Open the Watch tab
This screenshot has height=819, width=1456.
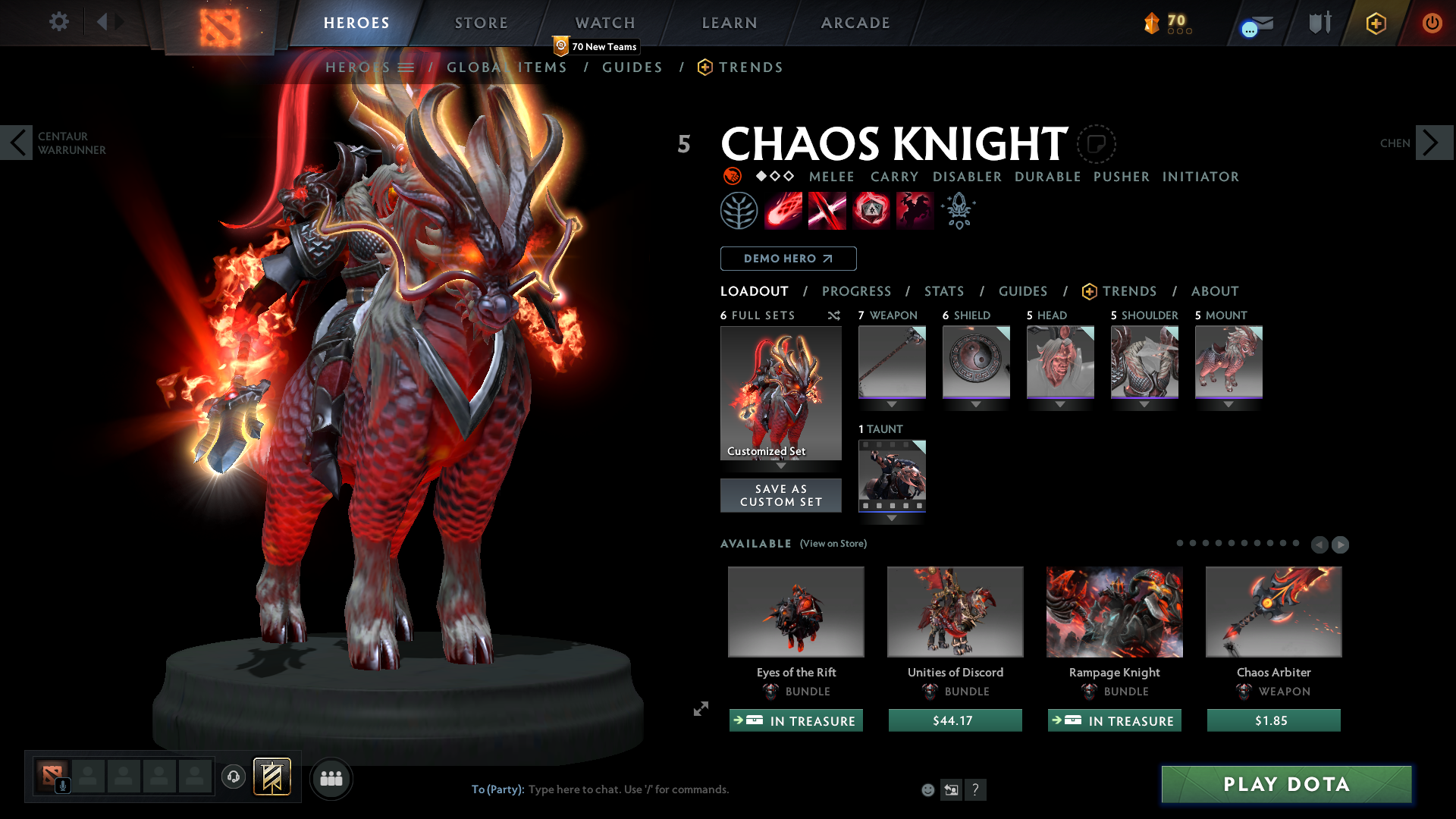click(604, 23)
